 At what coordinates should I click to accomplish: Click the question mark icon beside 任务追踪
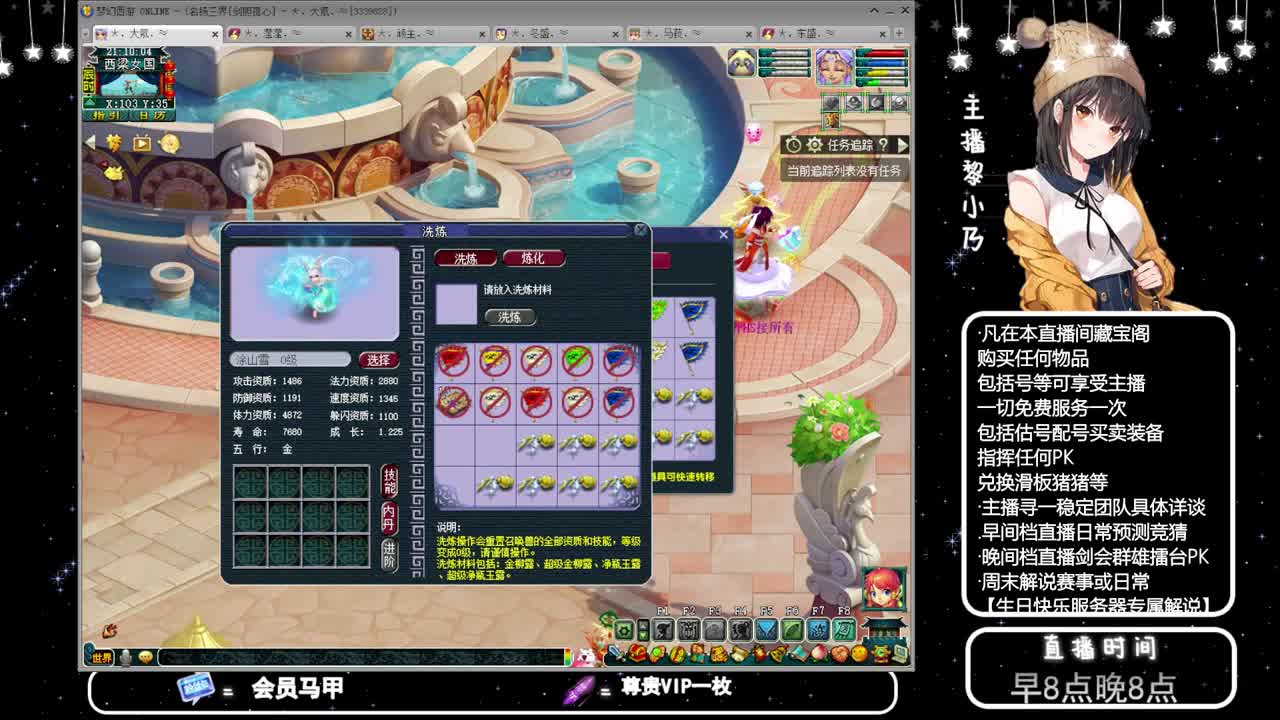[883, 146]
